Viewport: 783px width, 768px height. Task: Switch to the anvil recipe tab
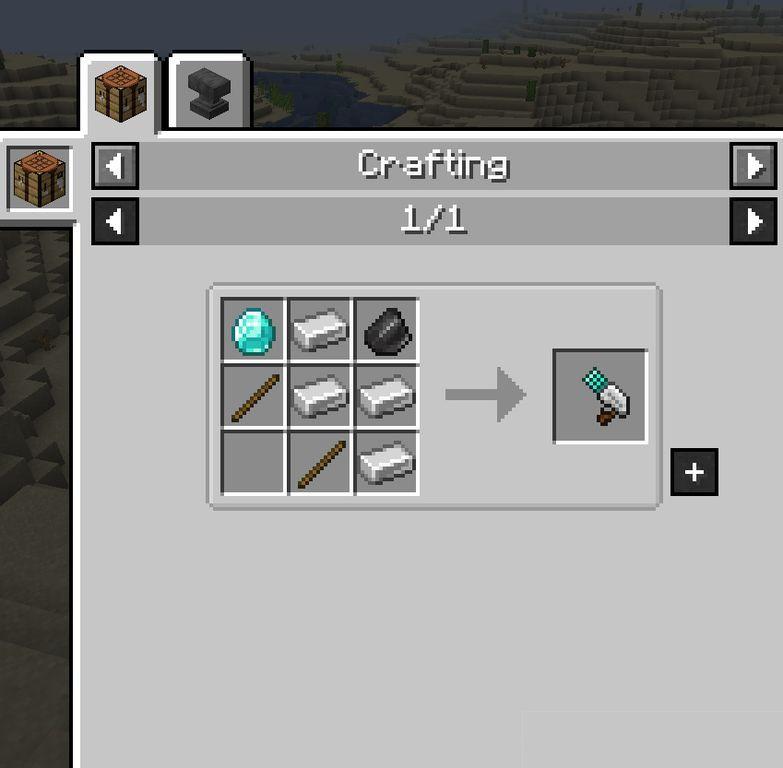pos(208,94)
